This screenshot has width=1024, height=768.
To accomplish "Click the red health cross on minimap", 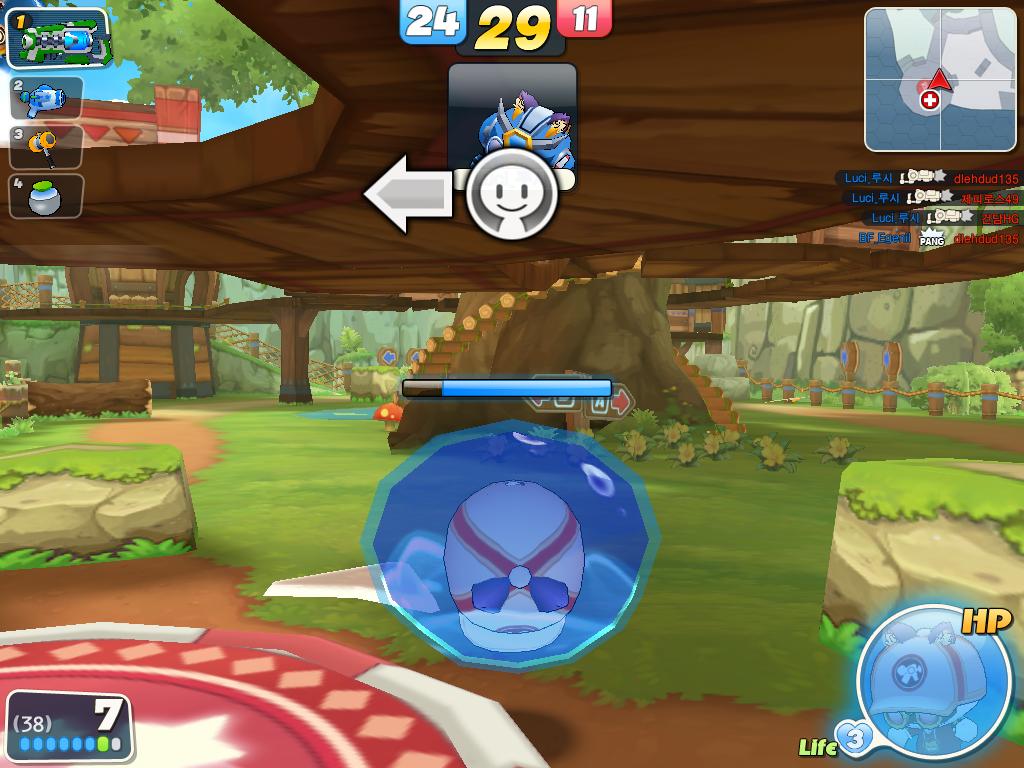I will [930, 100].
